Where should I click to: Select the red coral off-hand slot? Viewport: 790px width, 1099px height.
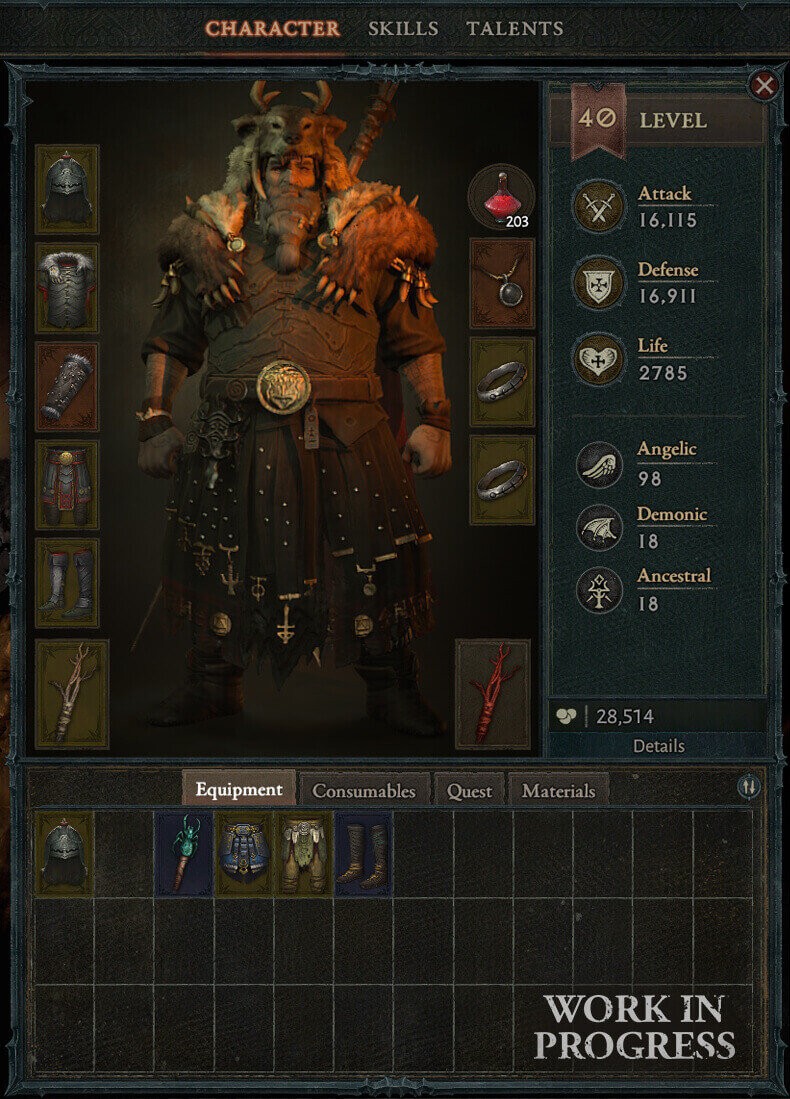(x=492, y=694)
